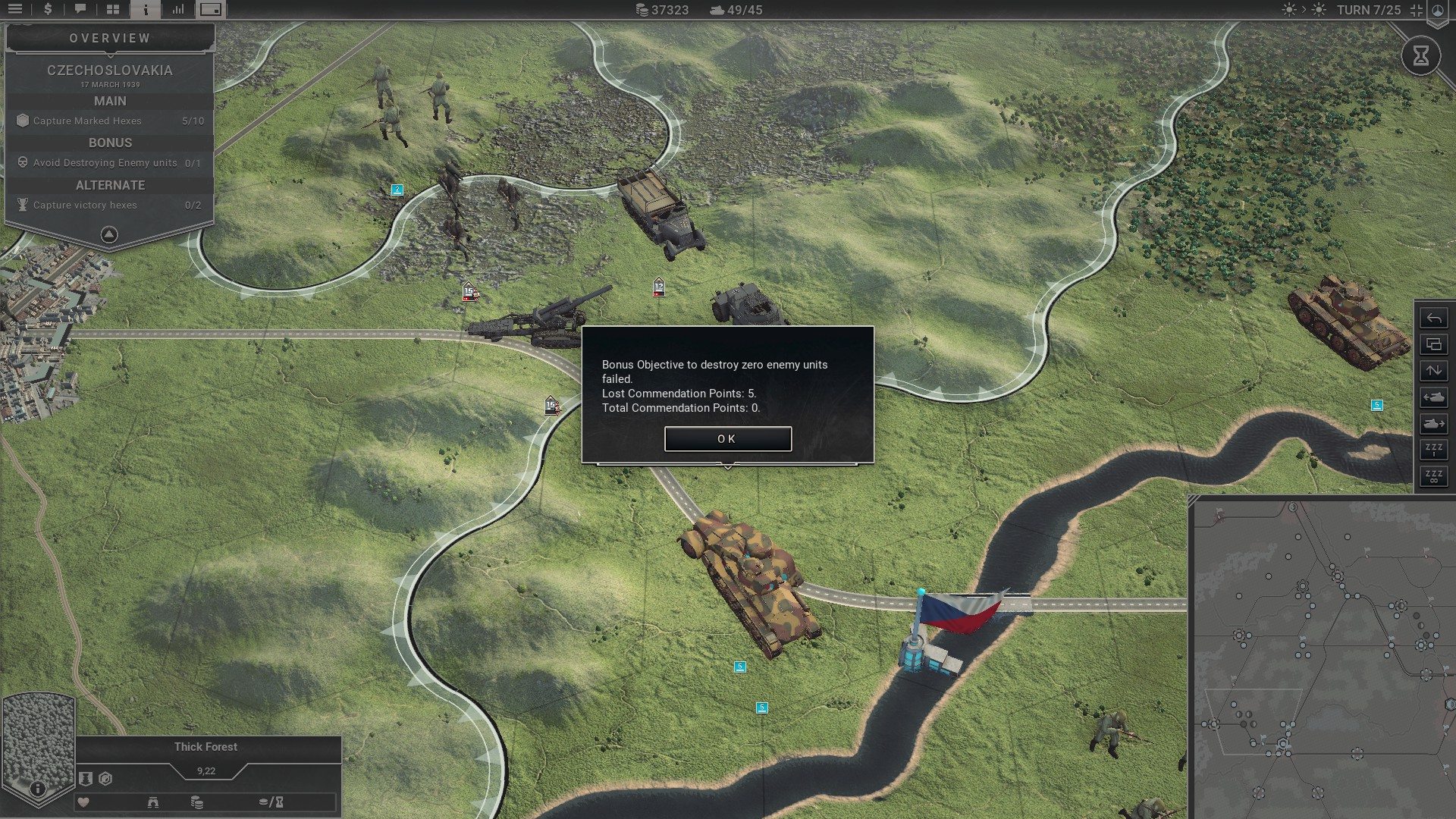Screen dimensions: 1456x819
Task: Toggle the info overview panel button
Action: tap(146, 10)
